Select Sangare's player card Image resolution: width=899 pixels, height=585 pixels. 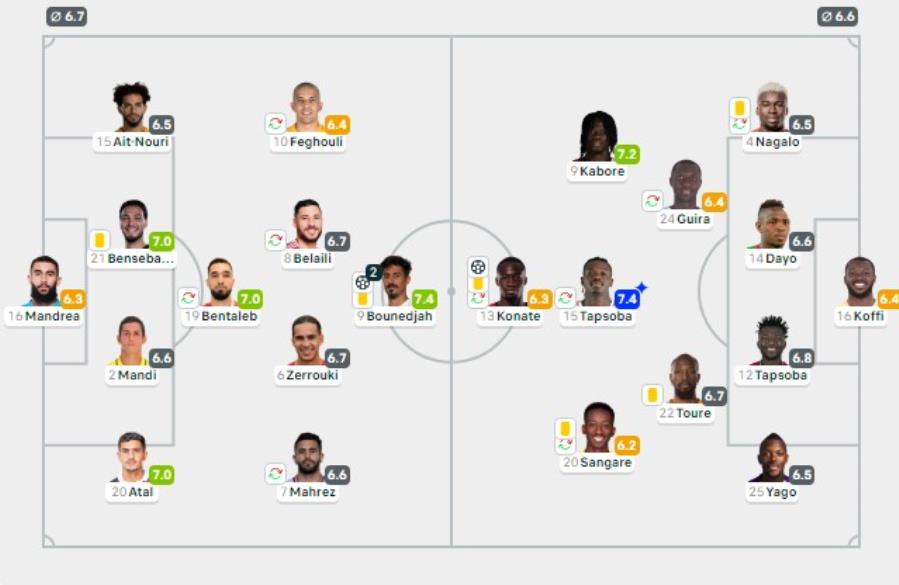coord(598,429)
